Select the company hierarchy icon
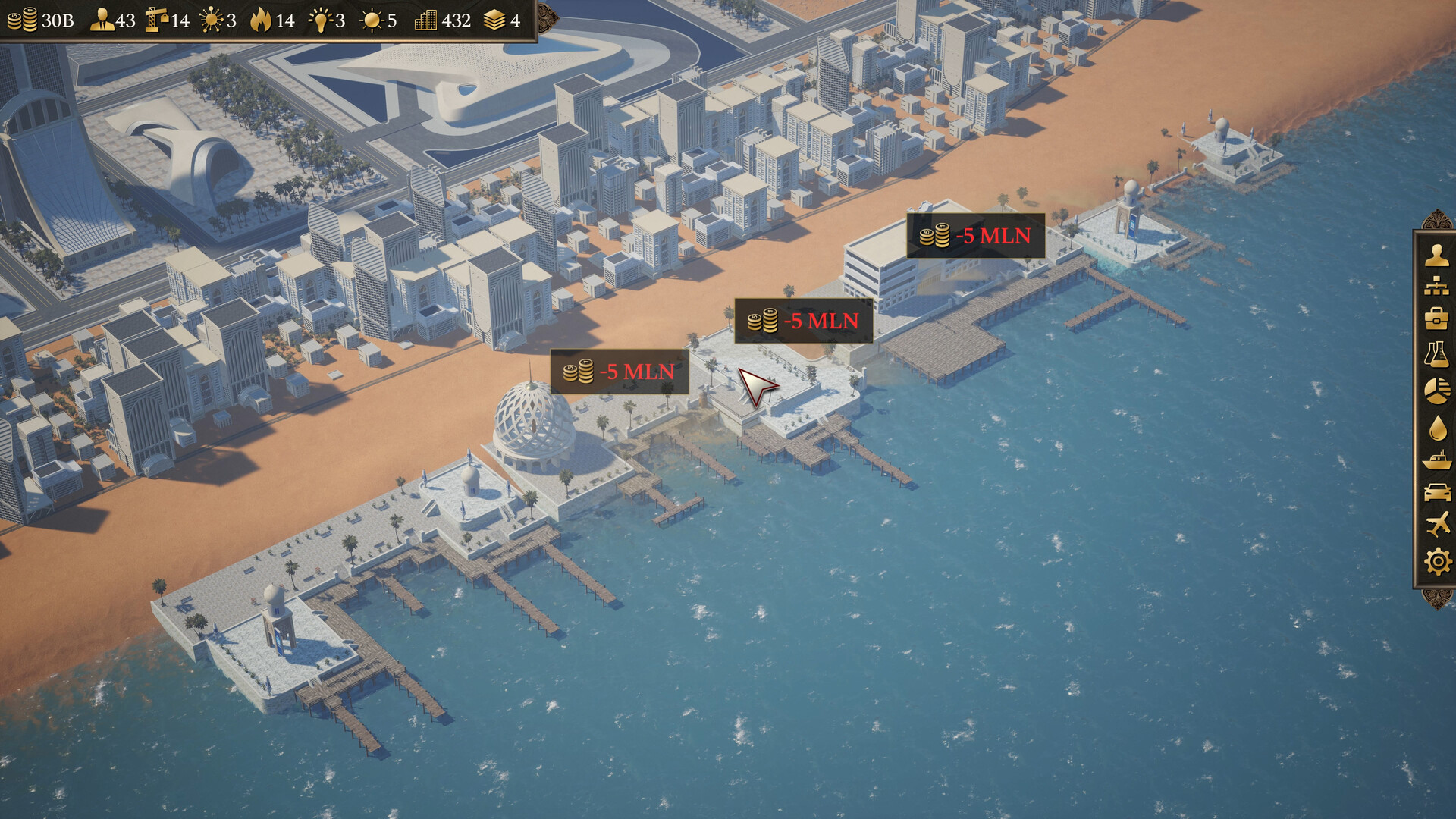The width and height of the screenshot is (1456, 819). (x=1436, y=287)
